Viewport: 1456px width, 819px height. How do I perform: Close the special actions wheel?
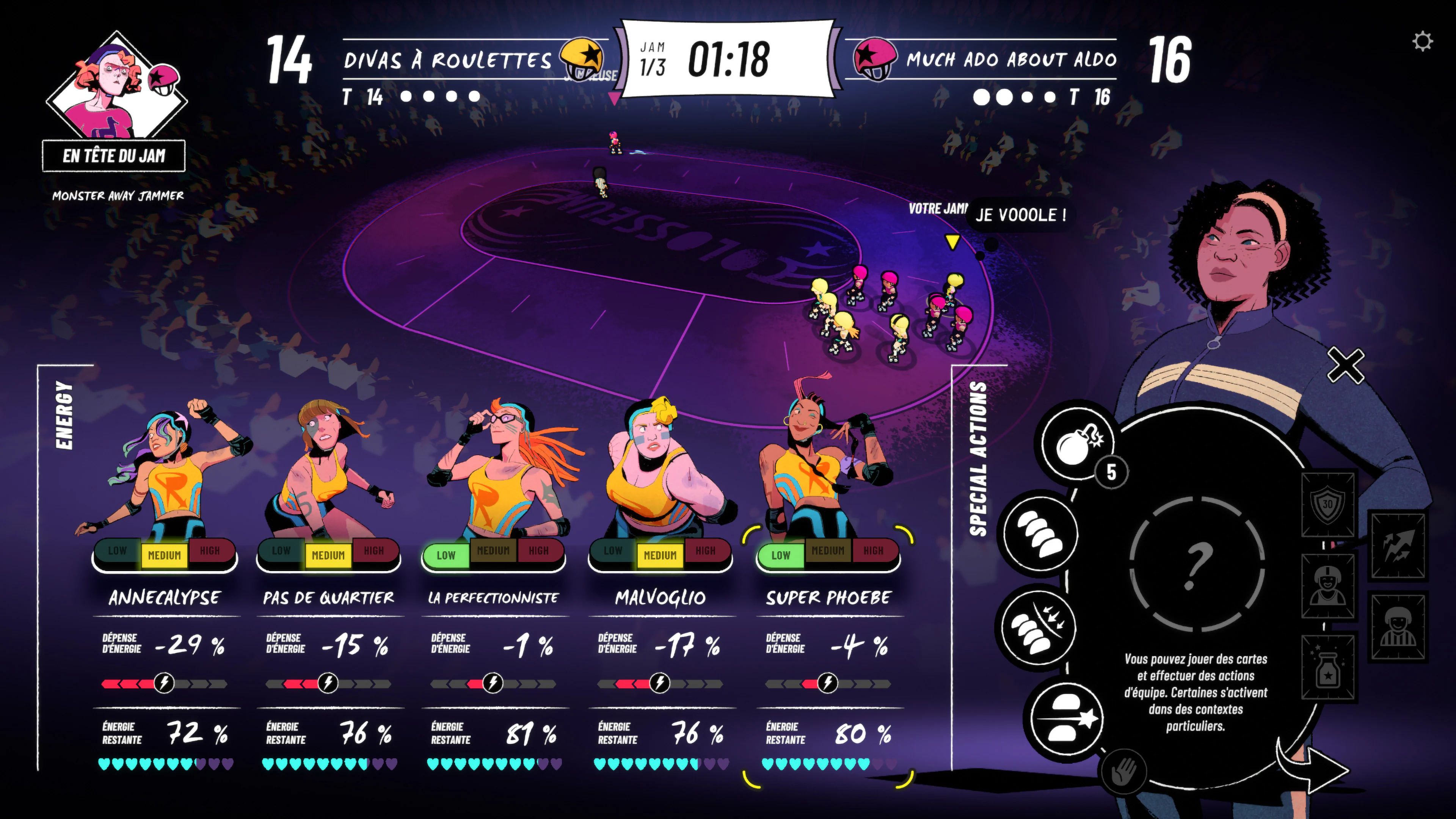coord(1345,366)
